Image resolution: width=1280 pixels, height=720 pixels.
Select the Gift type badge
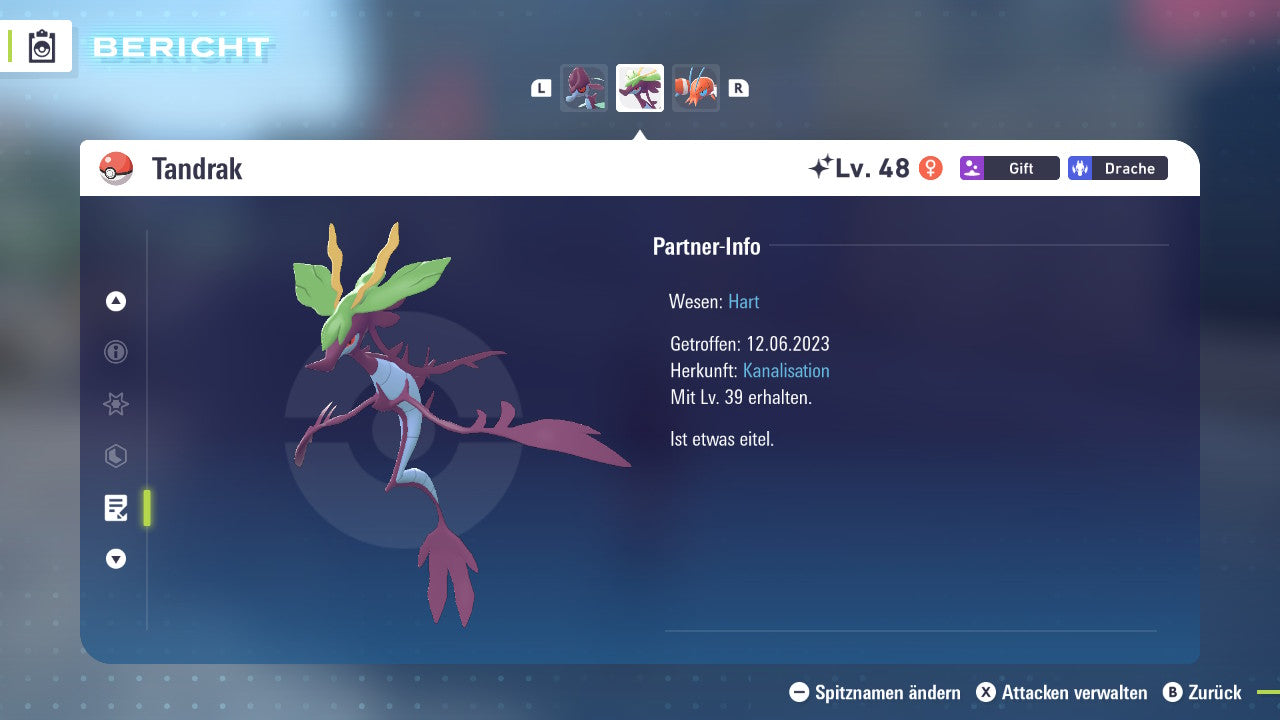1009,168
